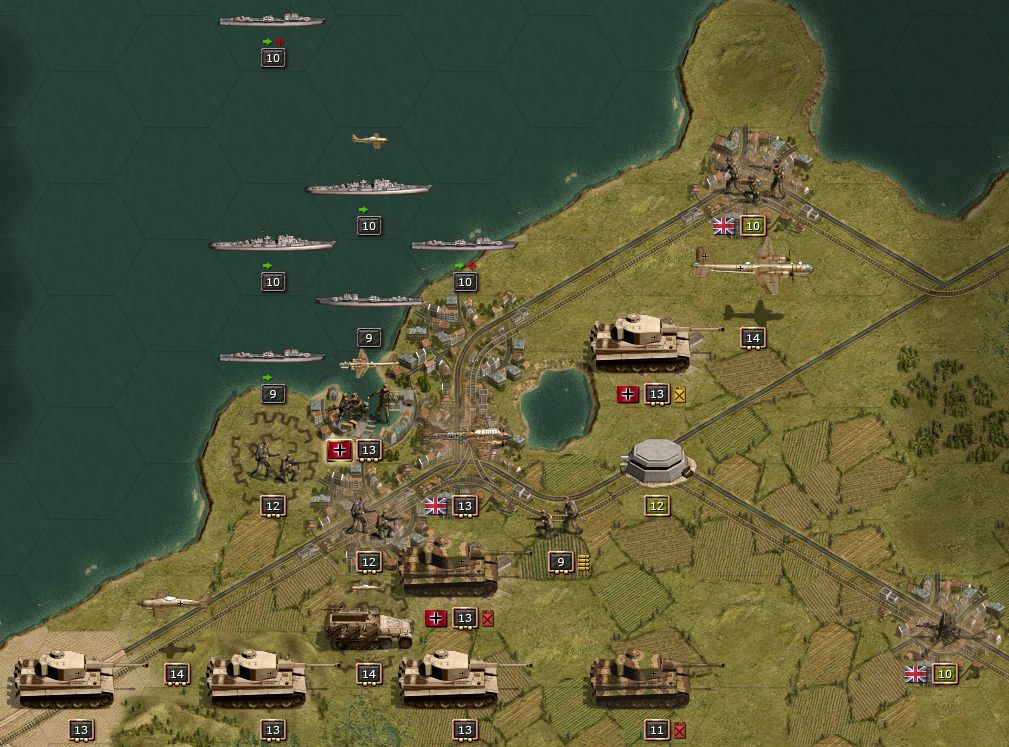Select the concrete bunker unit with strength 12
Screen dimensions: 1009x747
tap(656, 462)
